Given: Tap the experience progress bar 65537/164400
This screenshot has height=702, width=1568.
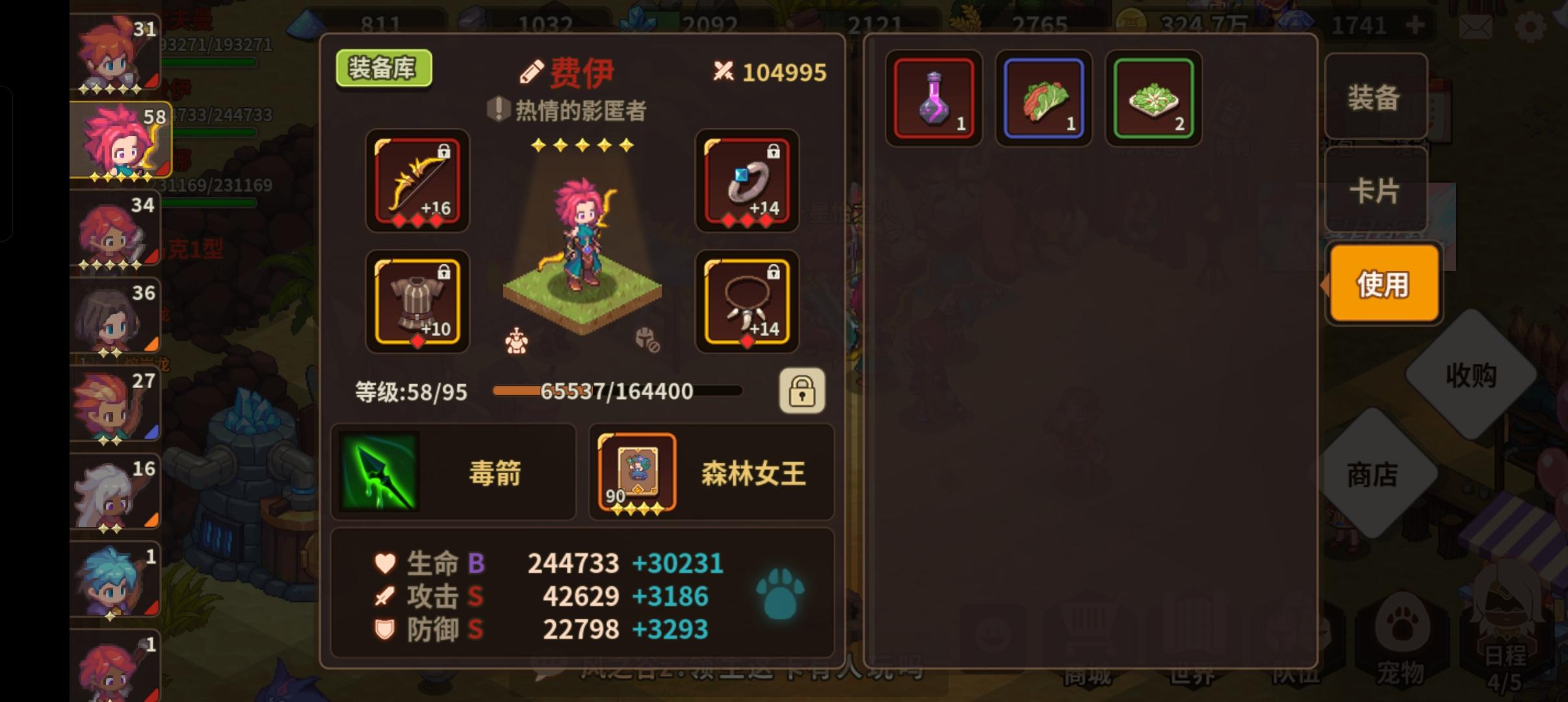Looking at the screenshot, I should point(618,391).
